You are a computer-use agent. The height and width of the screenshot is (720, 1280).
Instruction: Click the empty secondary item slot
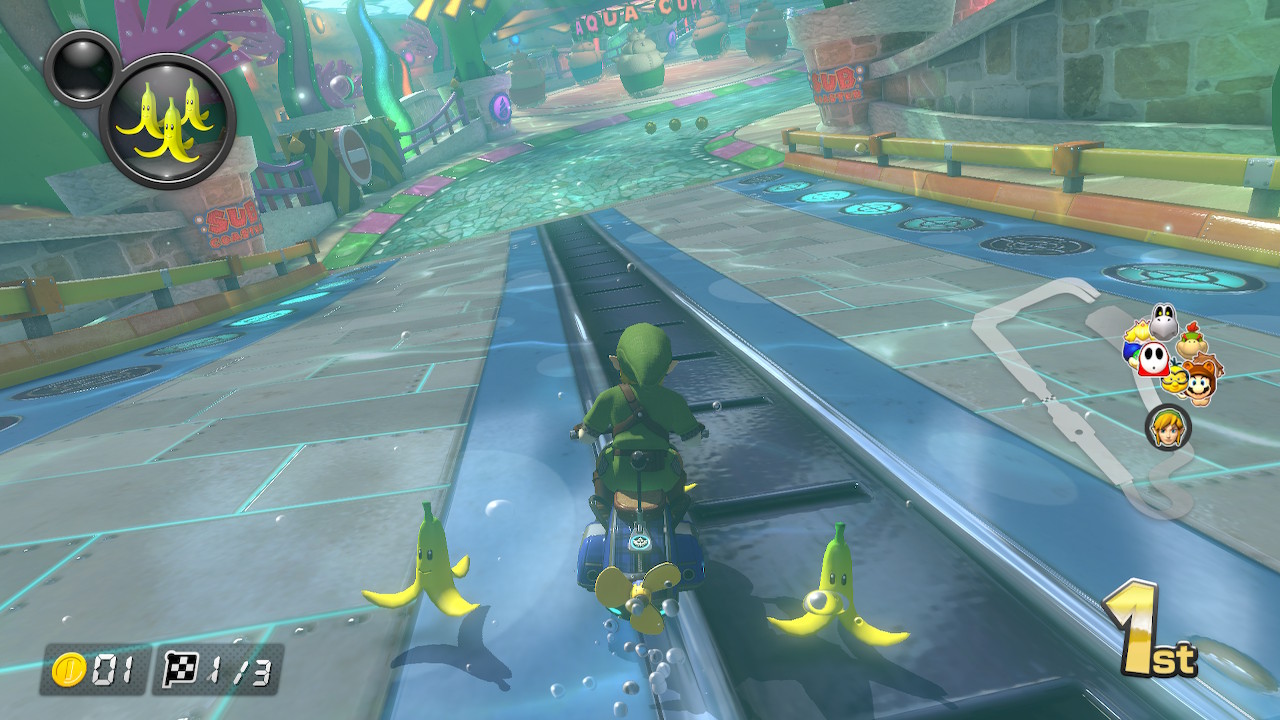pyautogui.click(x=79, y=66)
